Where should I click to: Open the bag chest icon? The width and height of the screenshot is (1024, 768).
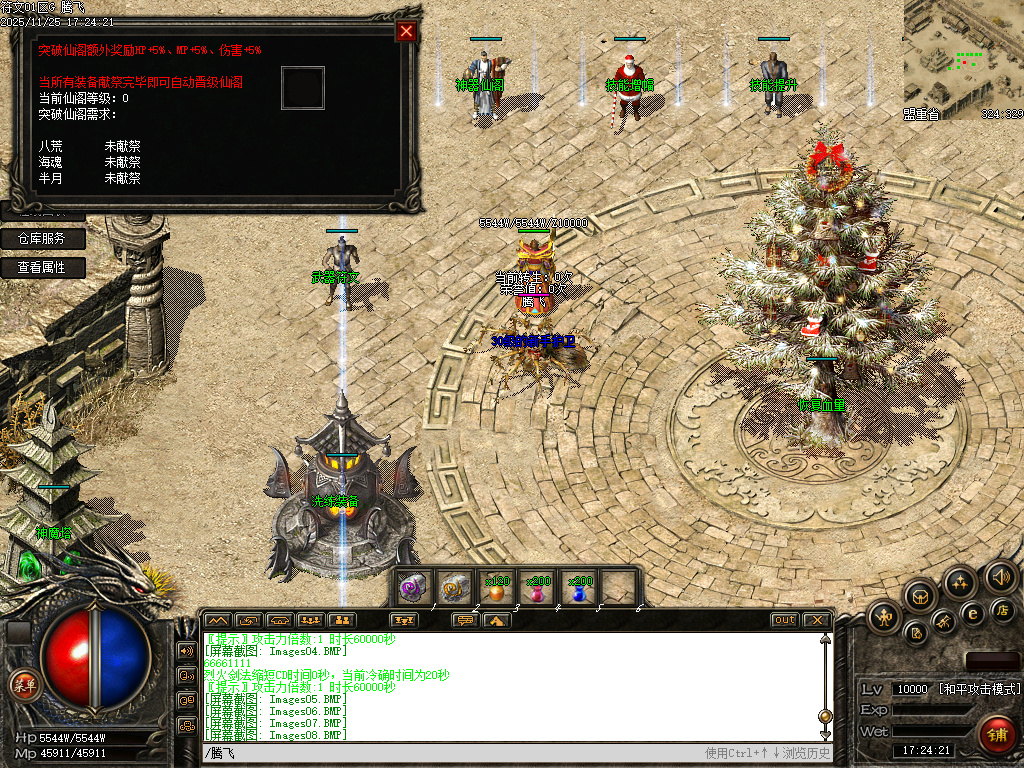(x=920, y=596)
